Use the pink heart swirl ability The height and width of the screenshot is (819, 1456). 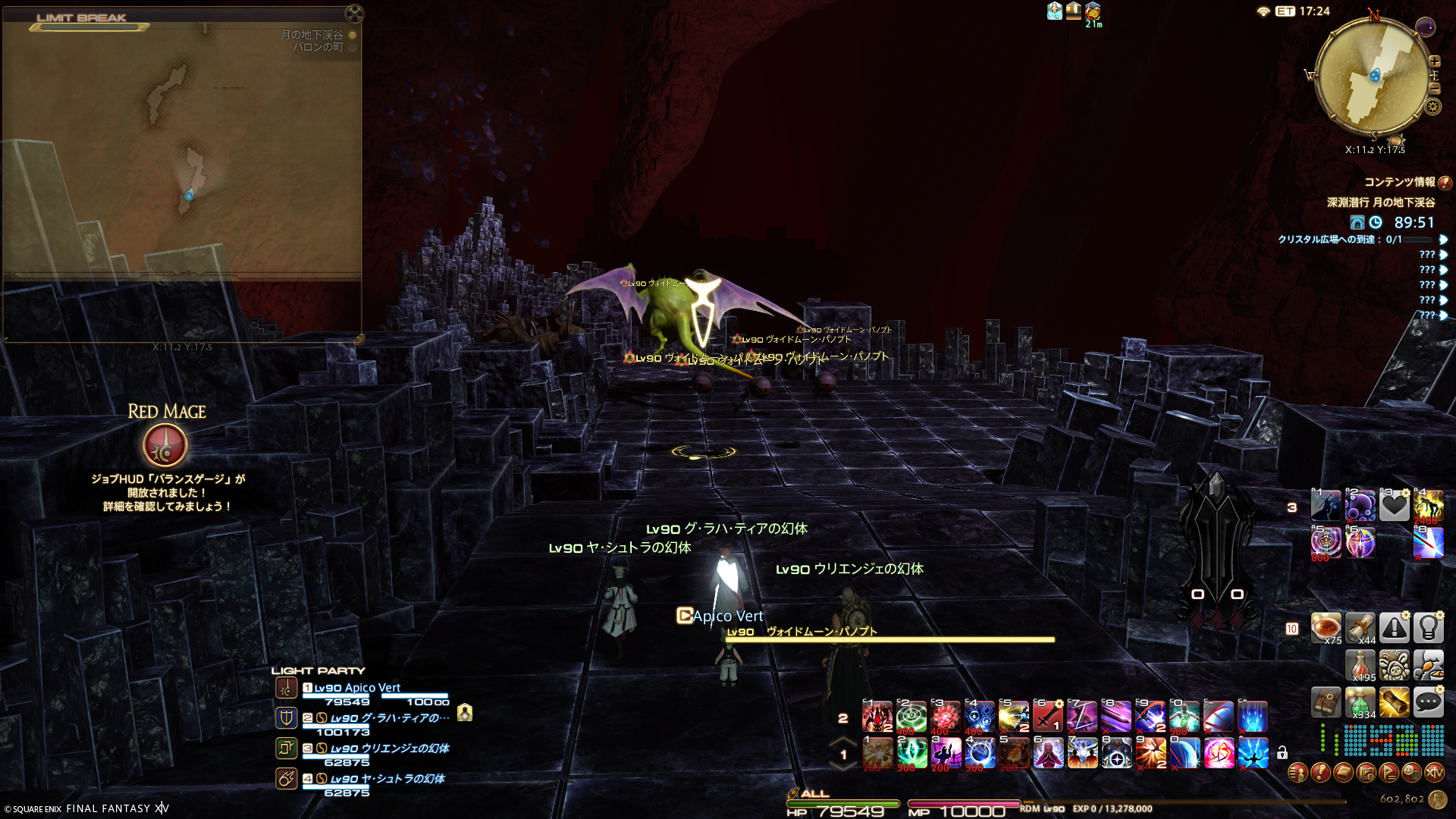pos(1219,754)
